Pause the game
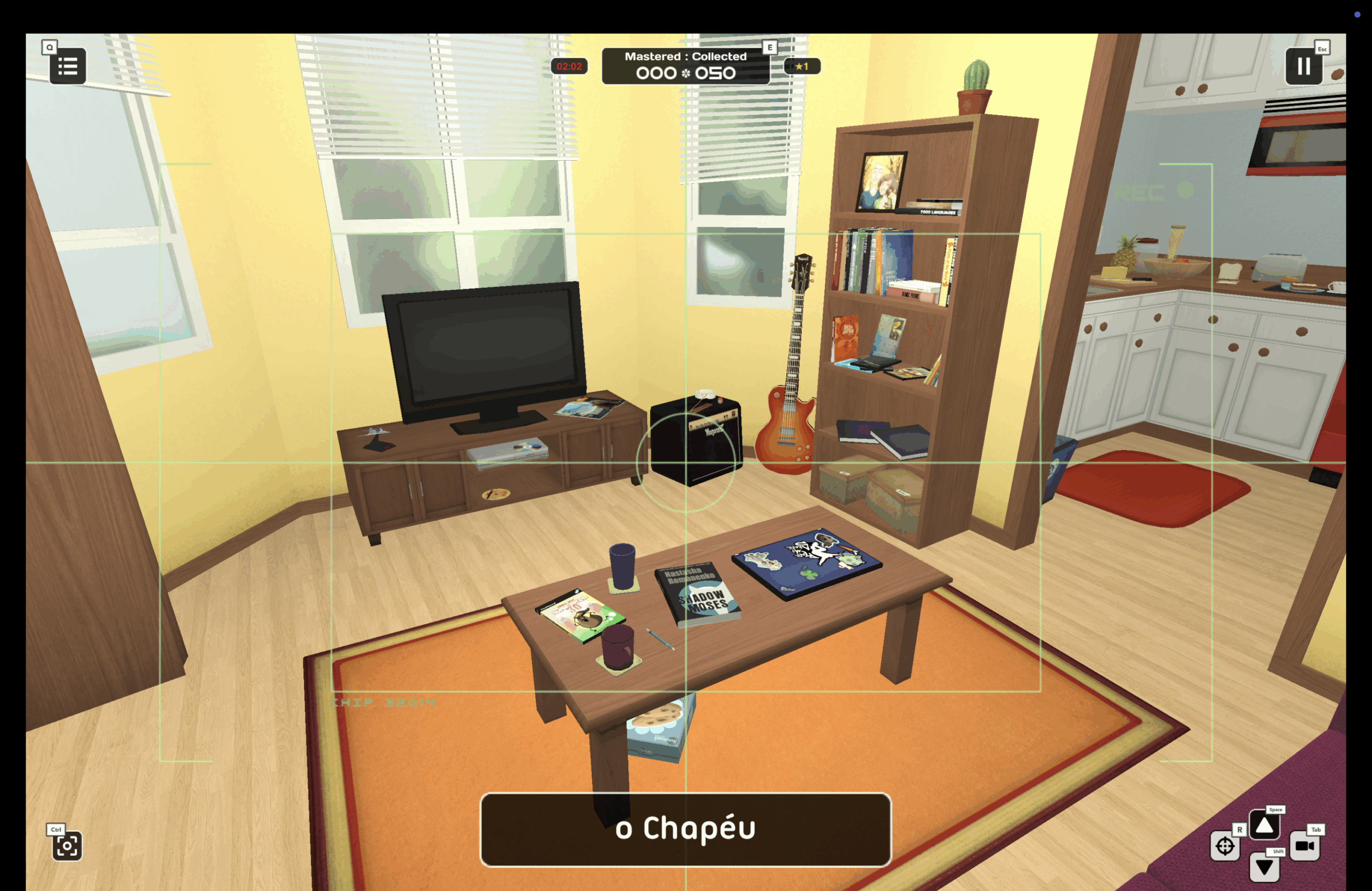 (x=1303, y=66)
